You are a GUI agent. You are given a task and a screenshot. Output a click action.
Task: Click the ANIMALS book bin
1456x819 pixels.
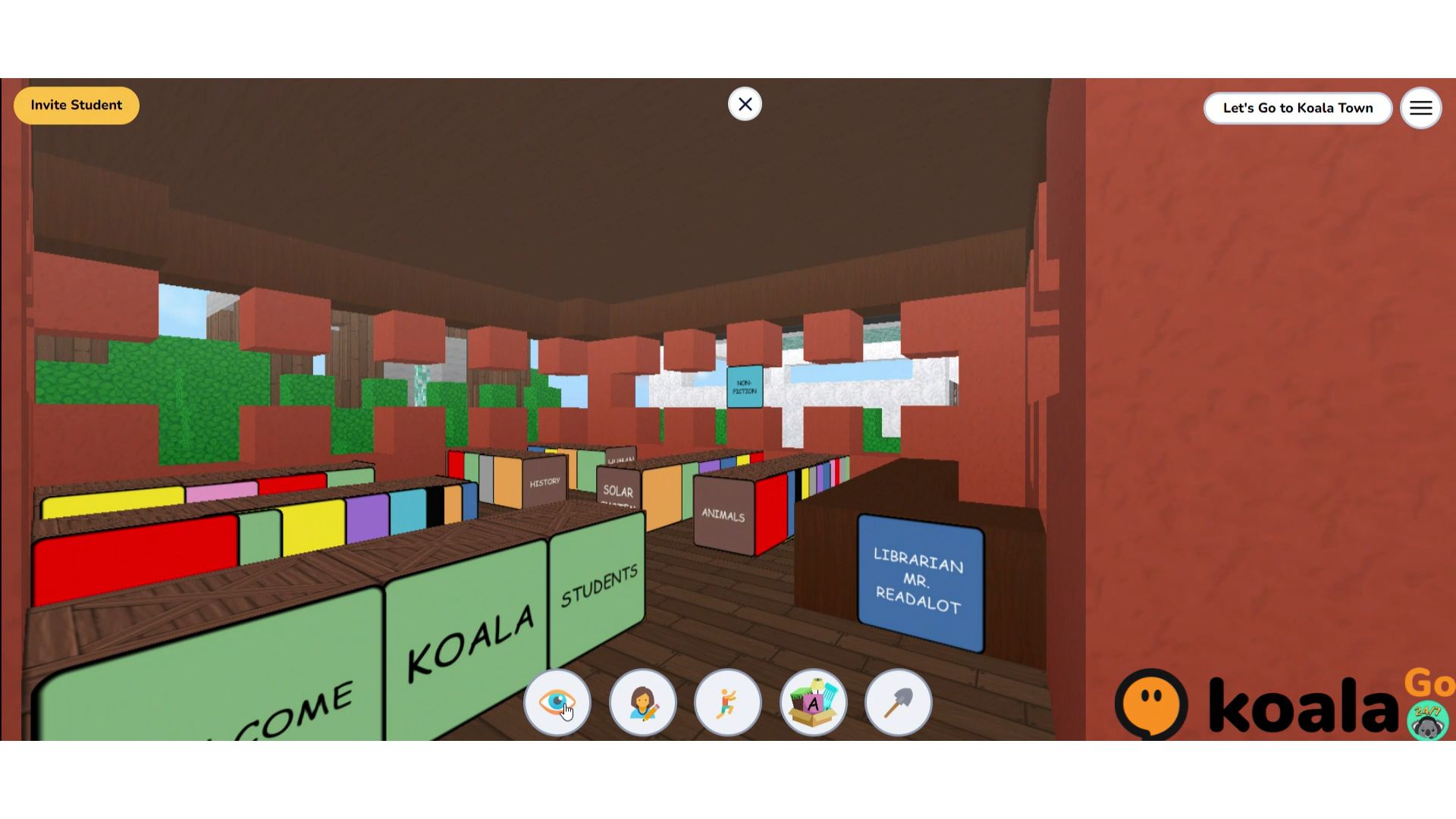[x=721, y=515]
